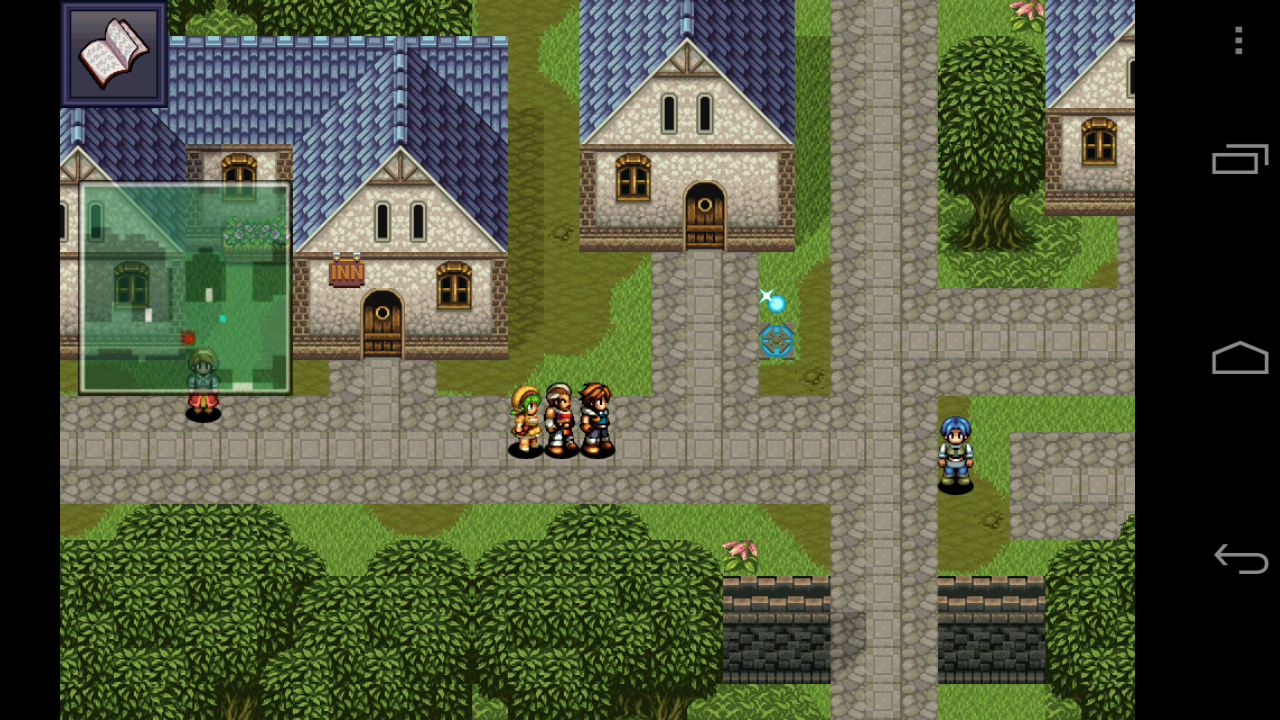Viewport: 1280px width, 720px height.
Task: Toggle the translucent minimap overlay
Action: click(185, 285)
